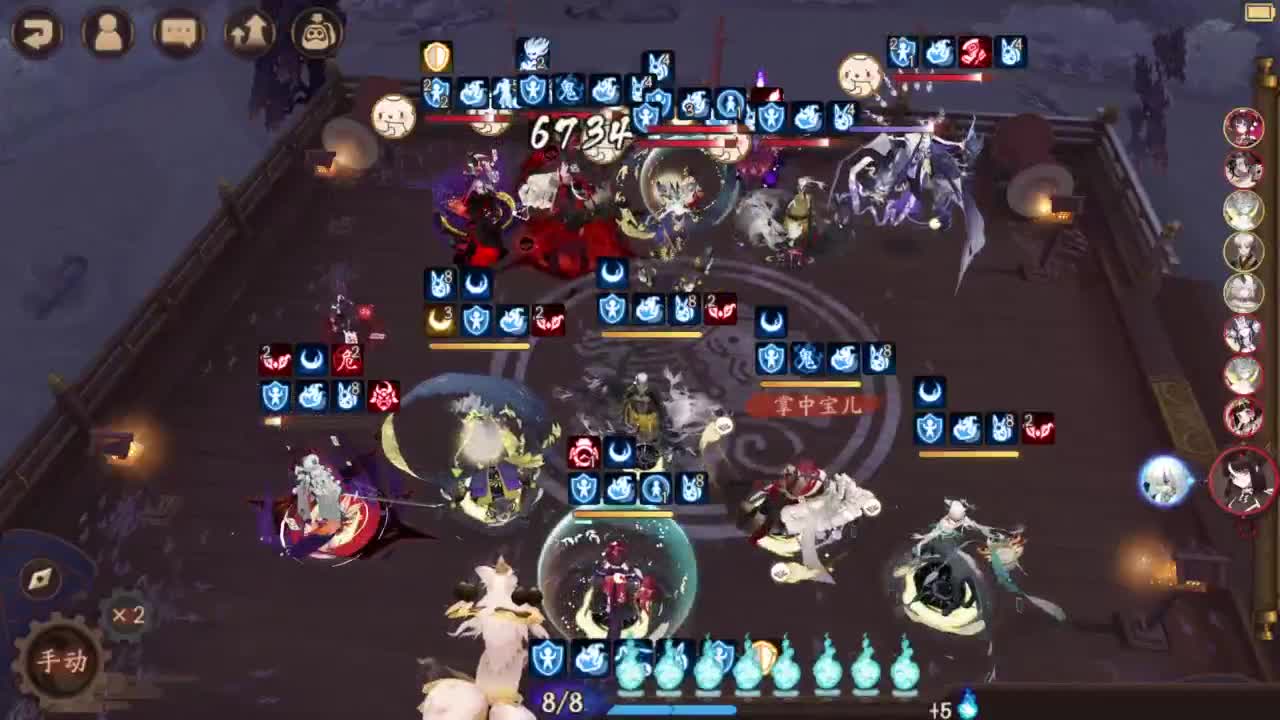Select the topmost shikigami portrait on right sidebar
The width and height of the screenshot is (1280, 720).
(x=1243, y=130)
